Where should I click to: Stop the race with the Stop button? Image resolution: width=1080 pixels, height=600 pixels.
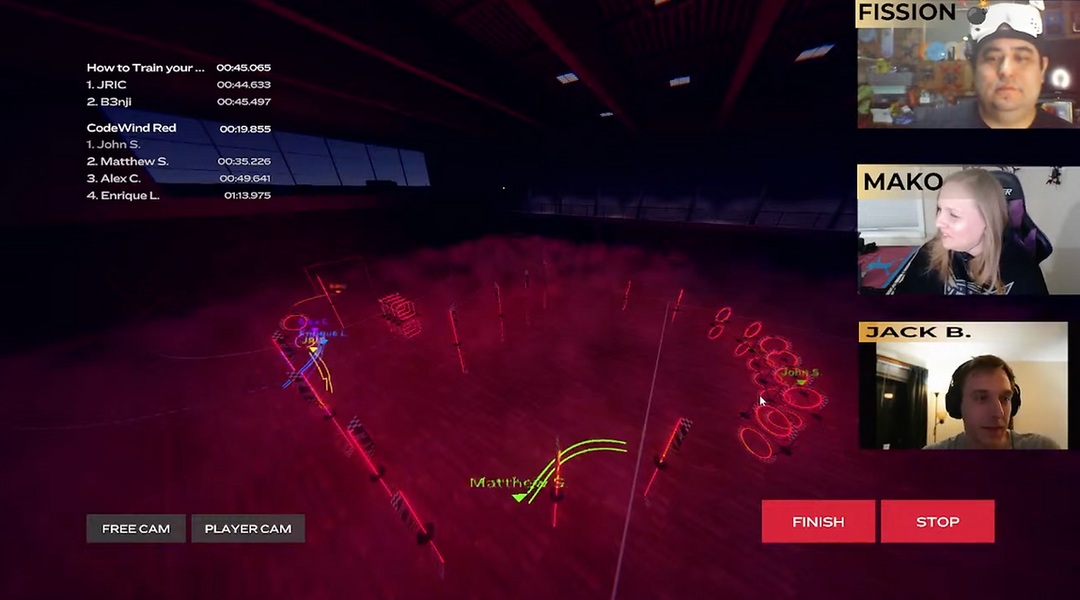937,521
